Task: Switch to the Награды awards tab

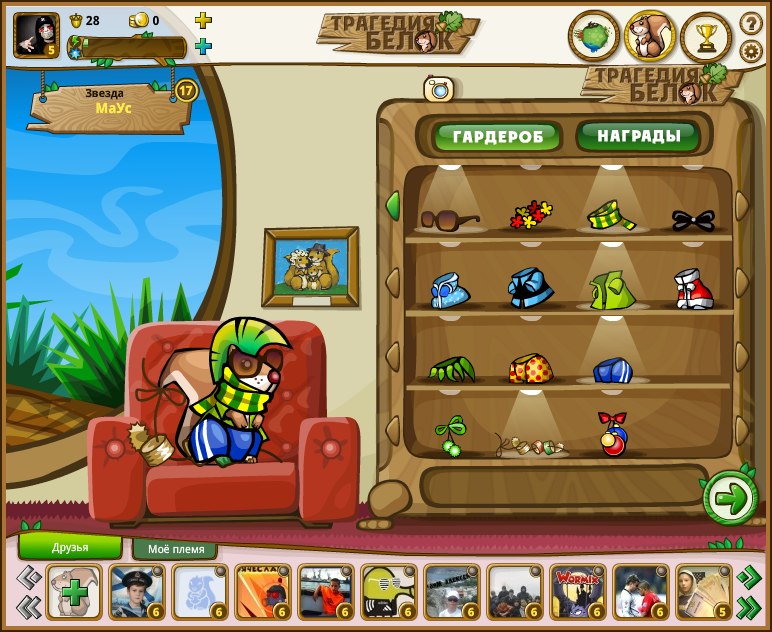Action: [x=637, y=135]
